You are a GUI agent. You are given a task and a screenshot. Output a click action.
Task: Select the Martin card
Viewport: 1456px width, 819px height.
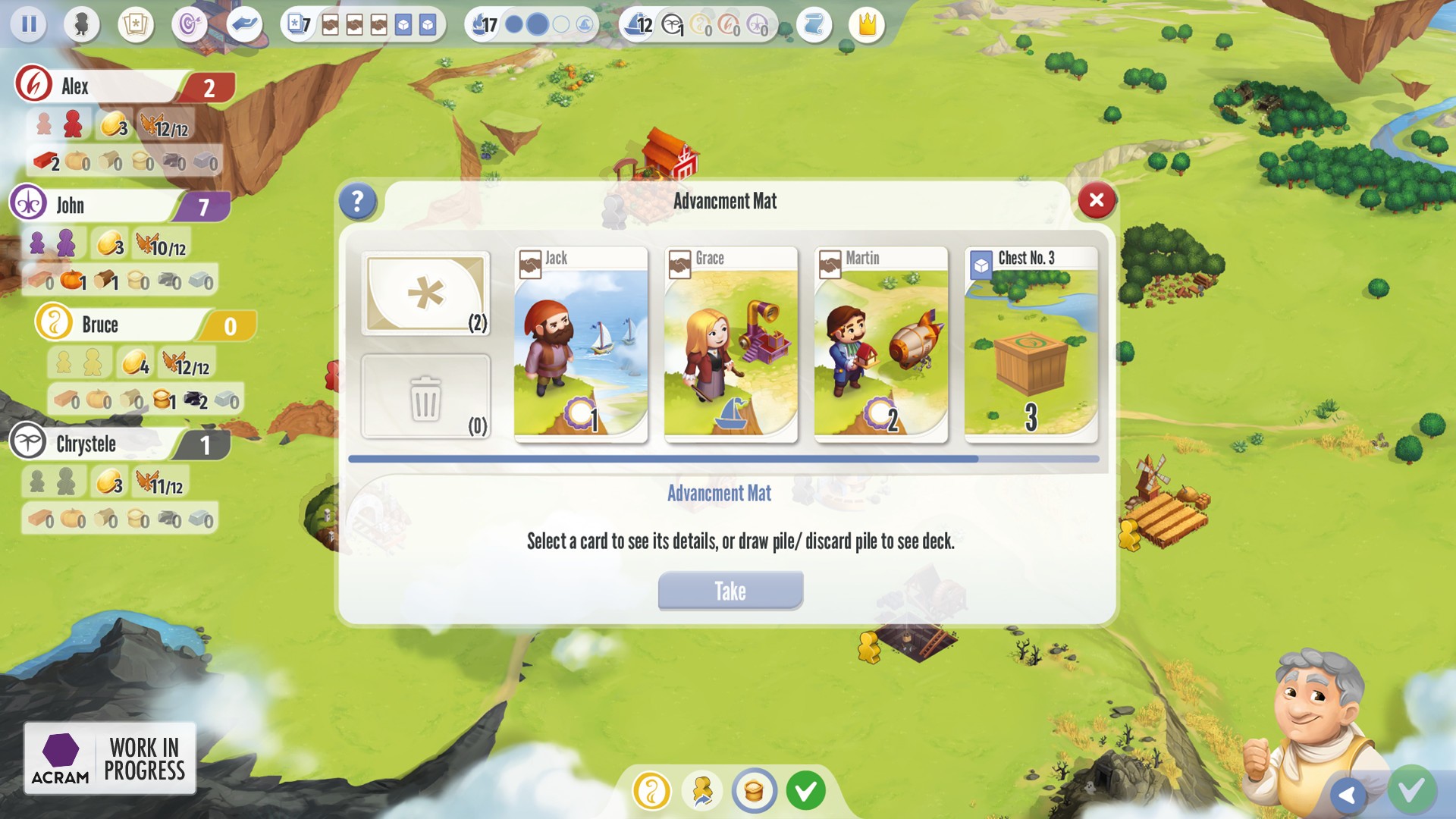(x=881, y=345)
